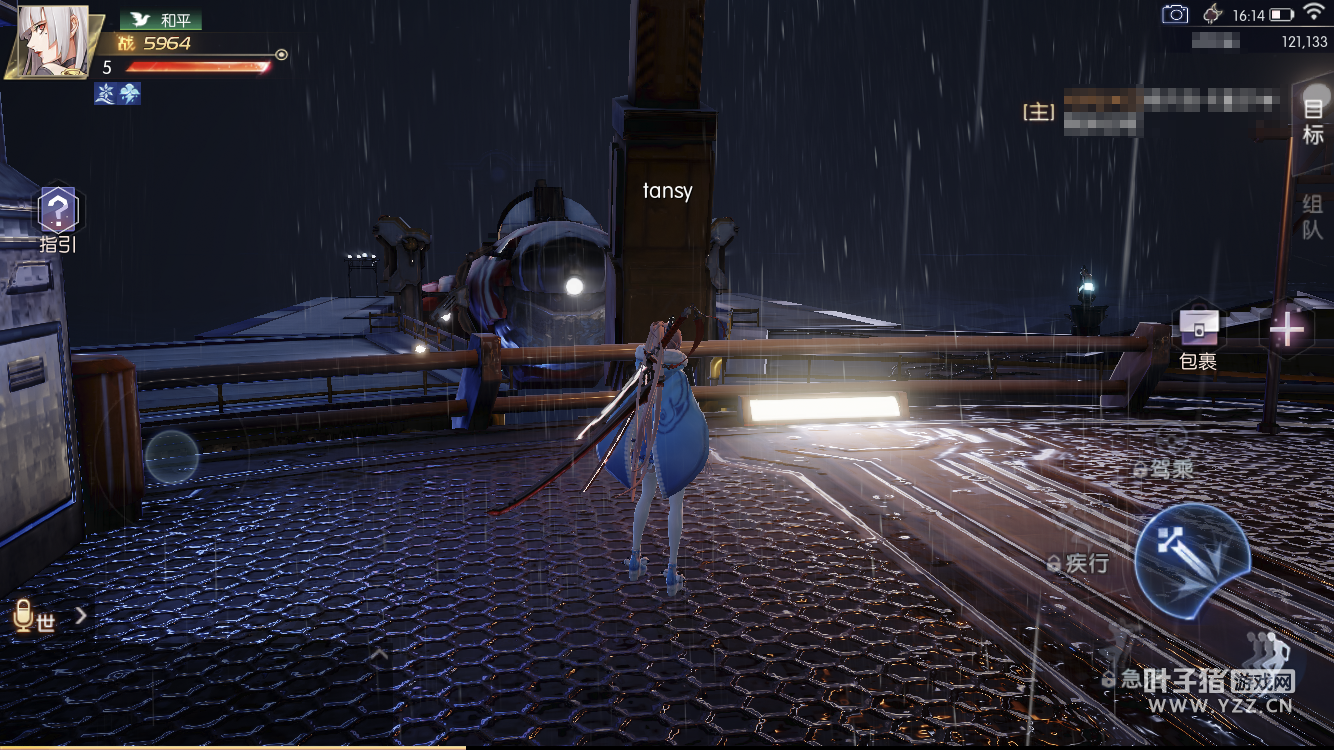Toggle the 和平 peace mode button

[162, 20]
